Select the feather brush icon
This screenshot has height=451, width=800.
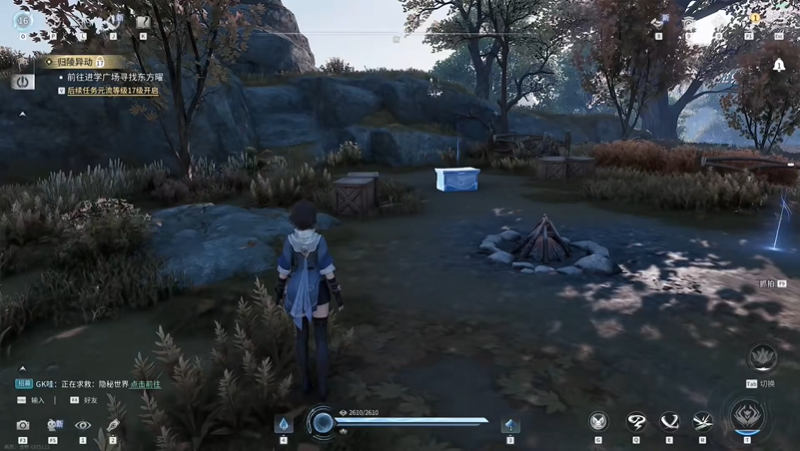click(x=113, y=425)
